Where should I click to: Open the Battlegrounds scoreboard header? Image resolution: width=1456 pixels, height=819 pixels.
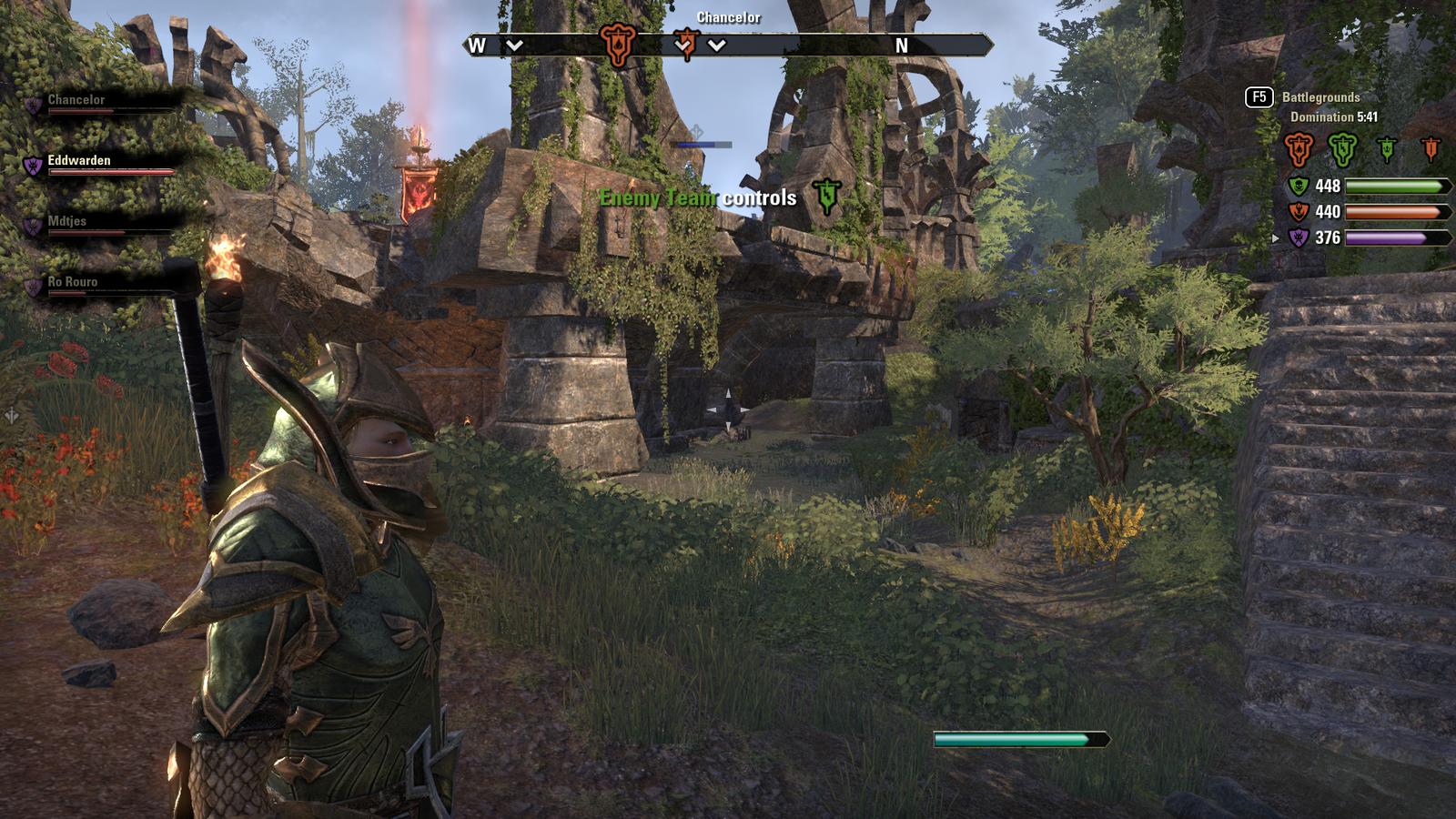click(x=1320, y=97)
